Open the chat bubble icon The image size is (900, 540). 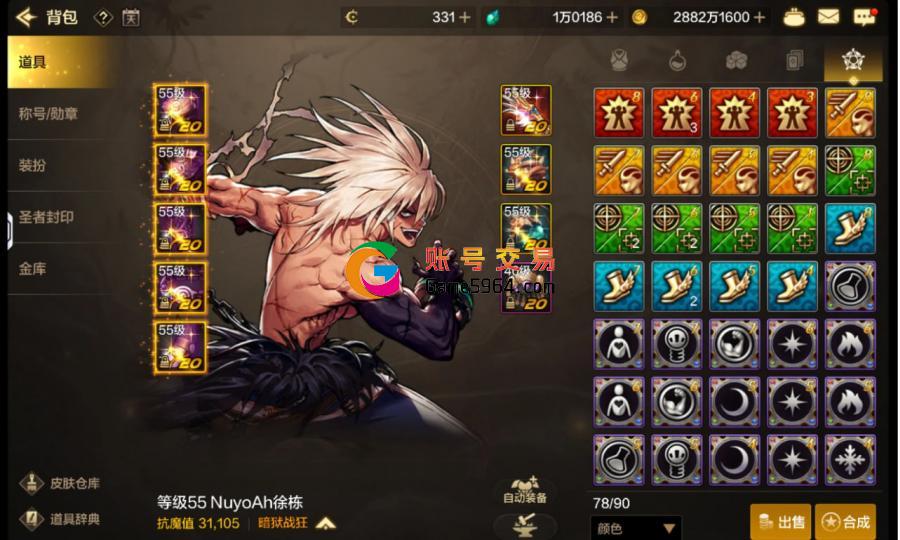(864, 17)
